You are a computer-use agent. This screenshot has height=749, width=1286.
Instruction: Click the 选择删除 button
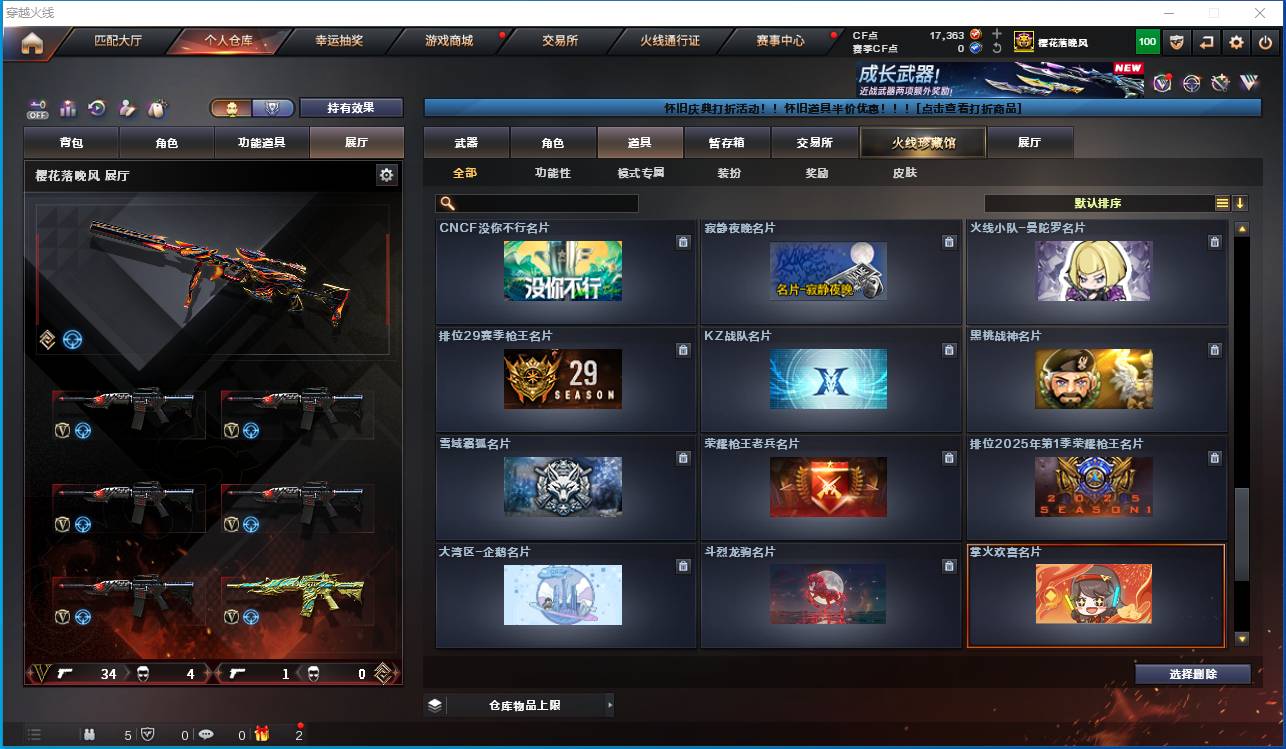[x=1192, y=673]
